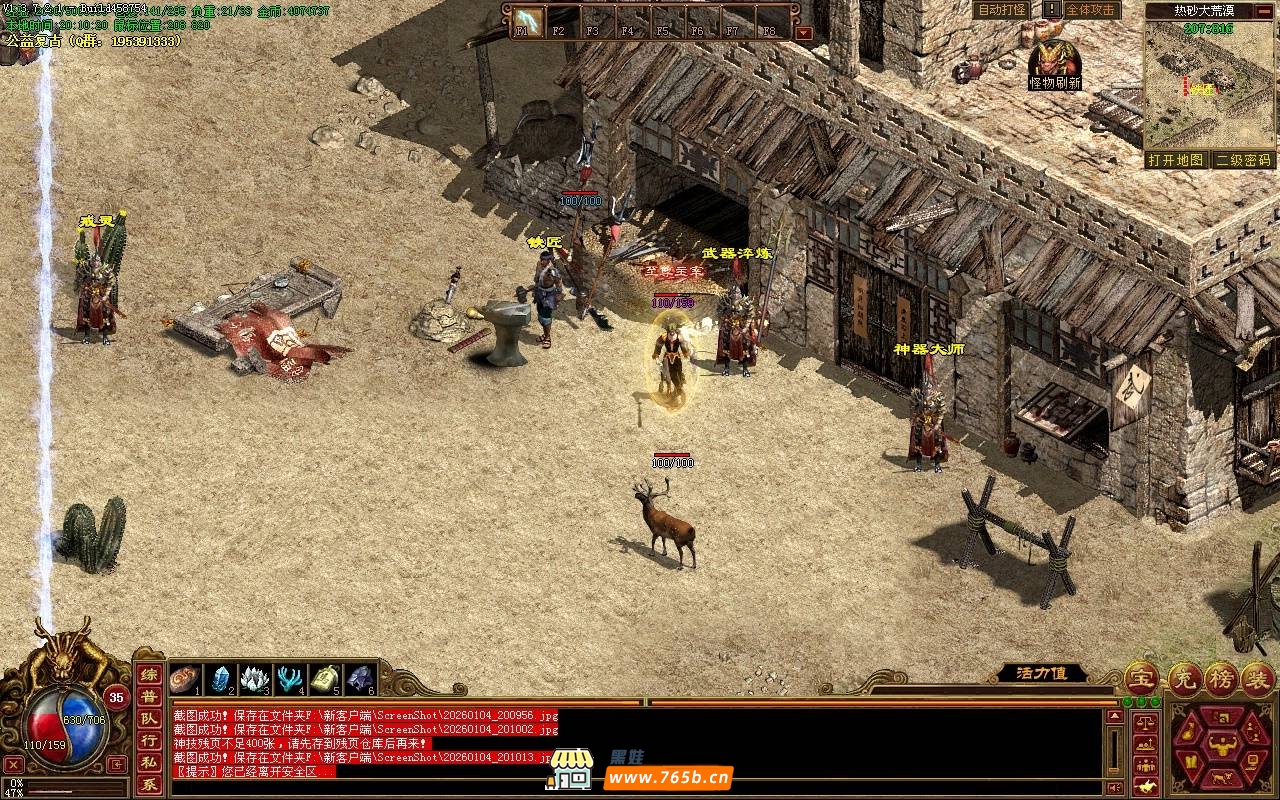Use the cyan coral item in slot 4
The height and width of the screenshot is (800, 1280).
290,679
